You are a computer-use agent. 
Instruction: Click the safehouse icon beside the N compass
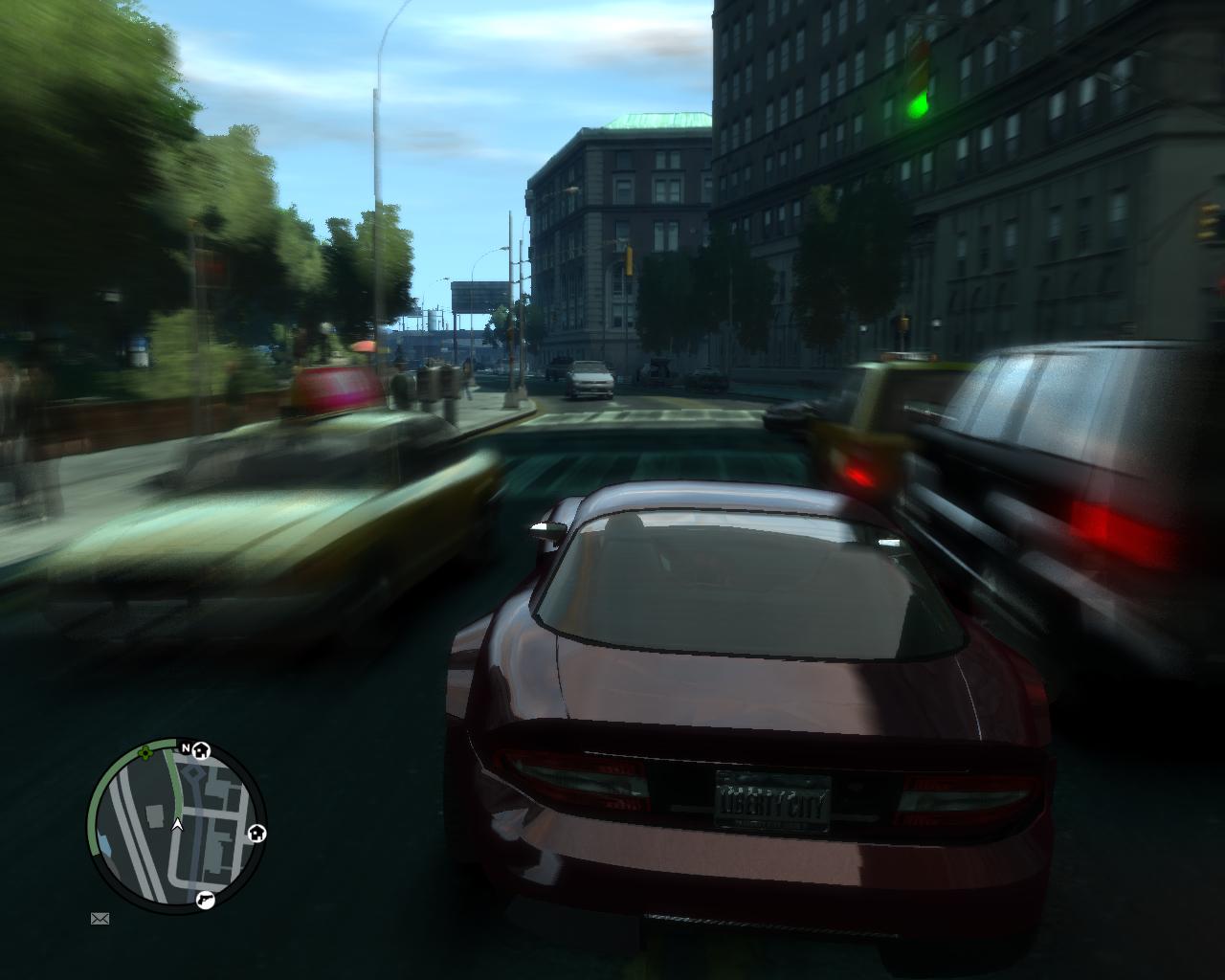200,752
